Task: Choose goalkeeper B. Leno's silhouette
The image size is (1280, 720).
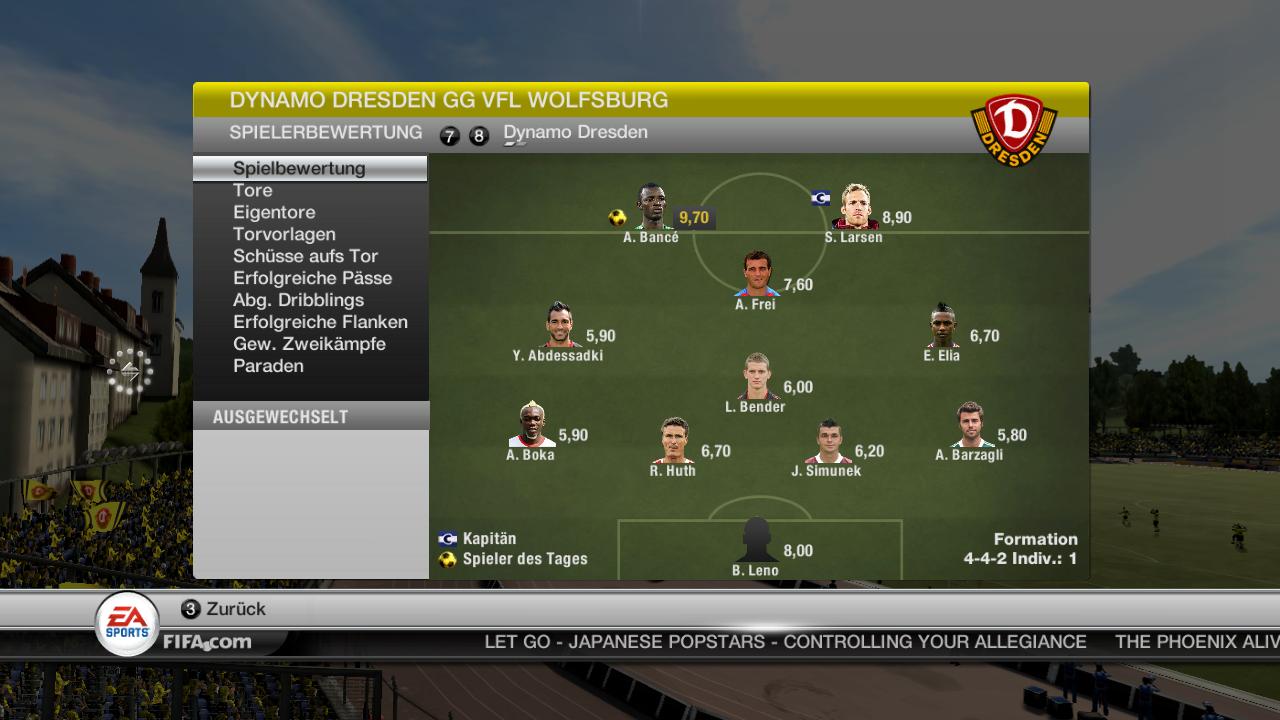Action: pyautogui.click(x=756, y=542)
